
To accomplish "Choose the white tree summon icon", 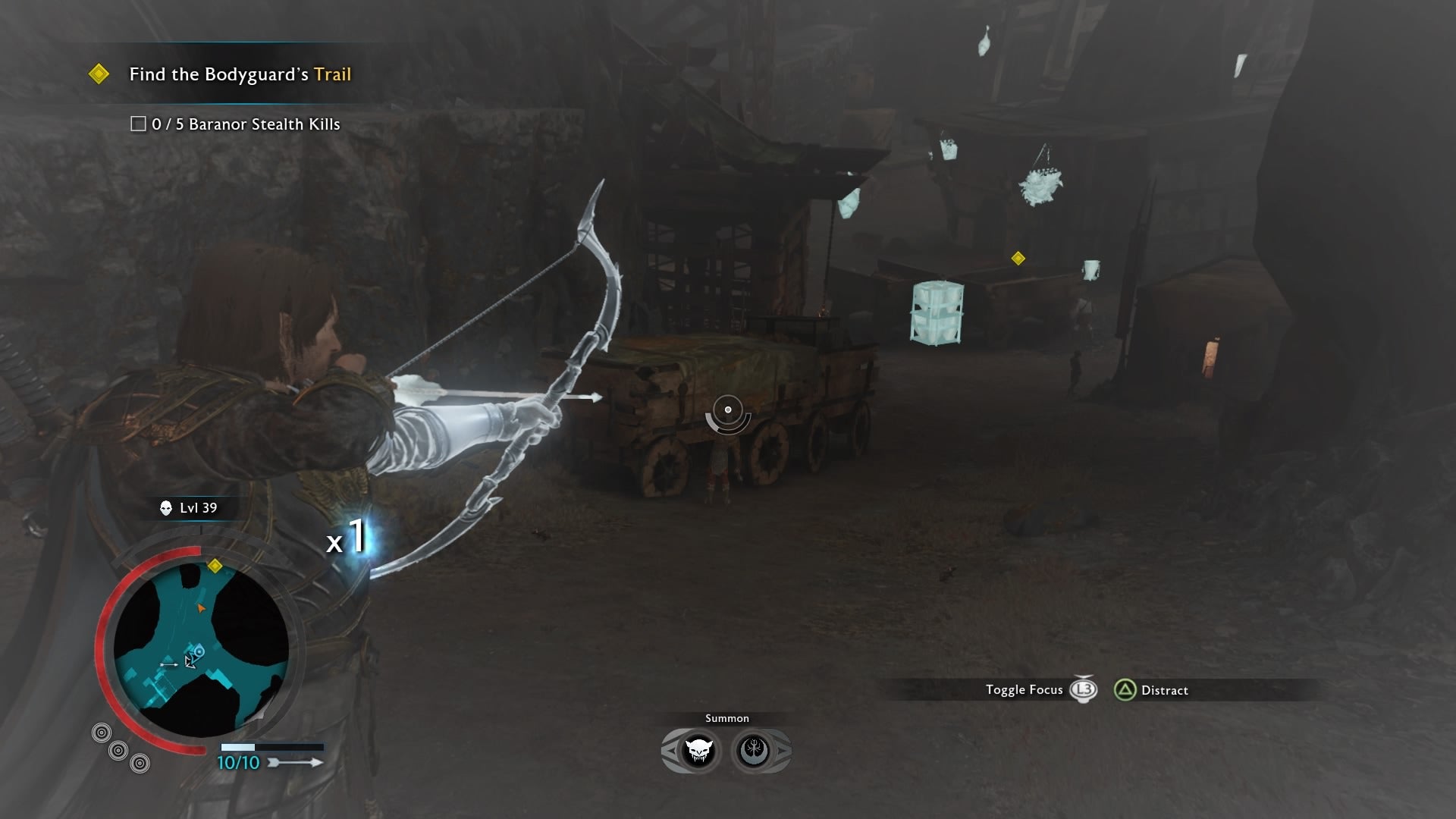I will click(754, 751).
